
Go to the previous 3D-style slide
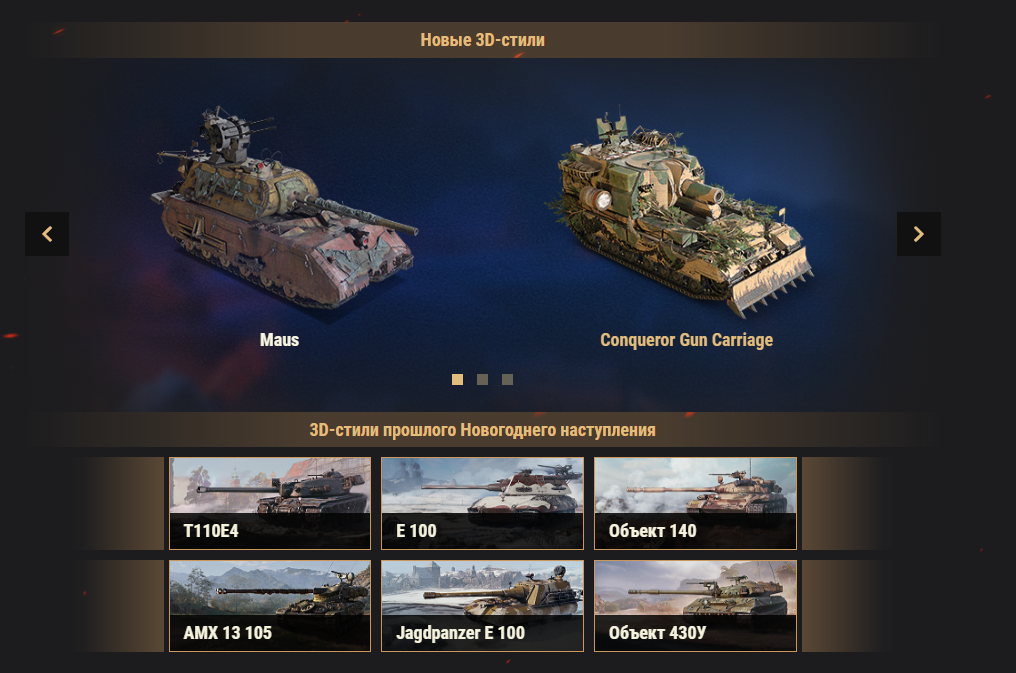[x=47, y=234]
